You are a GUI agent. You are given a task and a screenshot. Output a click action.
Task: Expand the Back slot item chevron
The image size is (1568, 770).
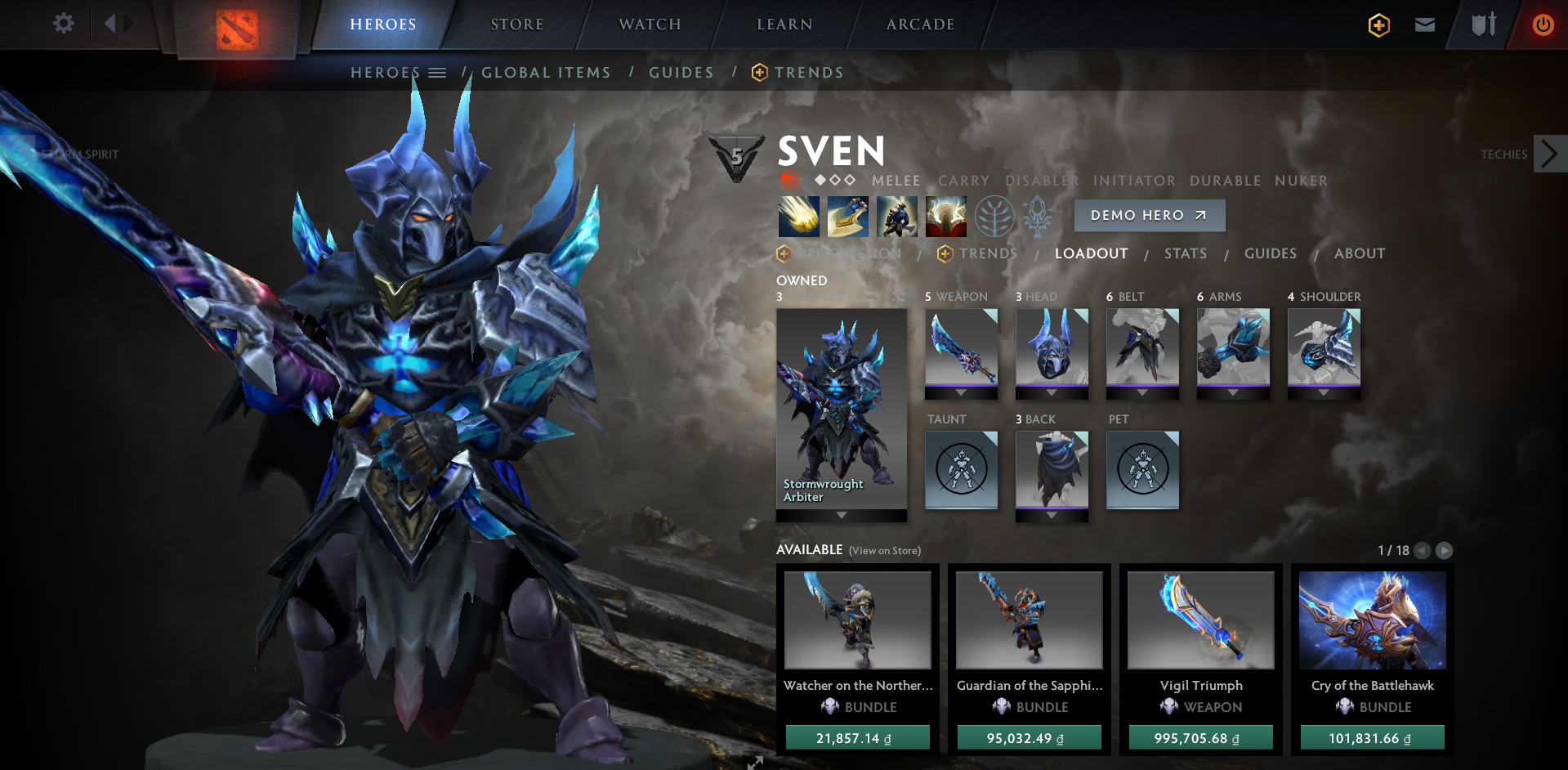click(1052, 513)
